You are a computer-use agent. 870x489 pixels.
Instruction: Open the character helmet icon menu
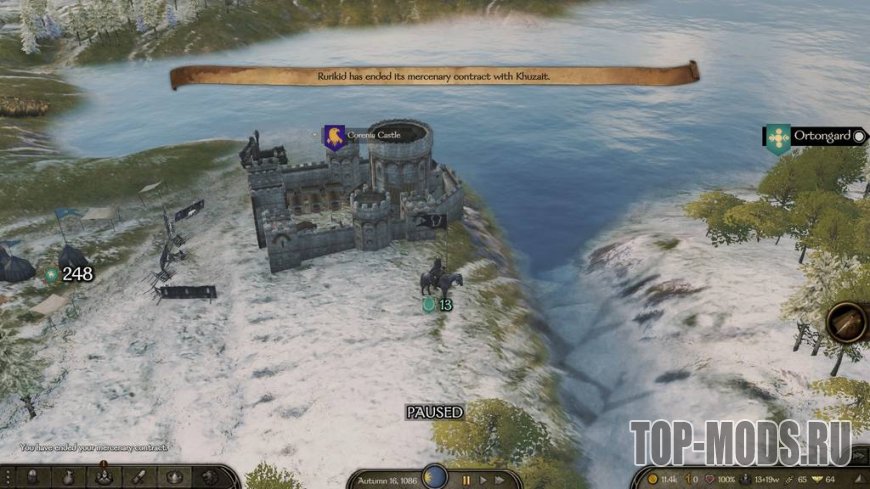(33, 477)
